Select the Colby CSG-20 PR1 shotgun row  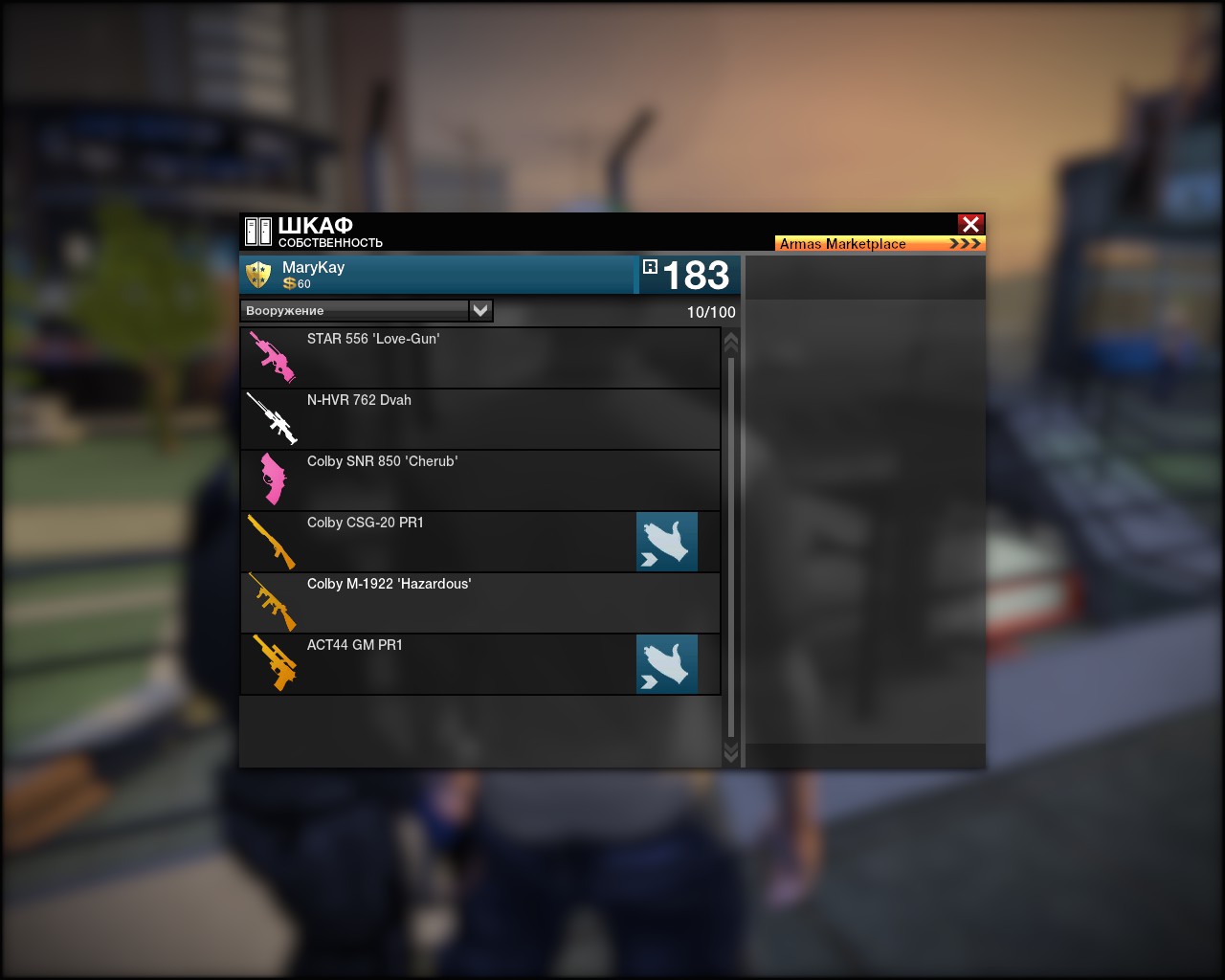coord(440,542)
